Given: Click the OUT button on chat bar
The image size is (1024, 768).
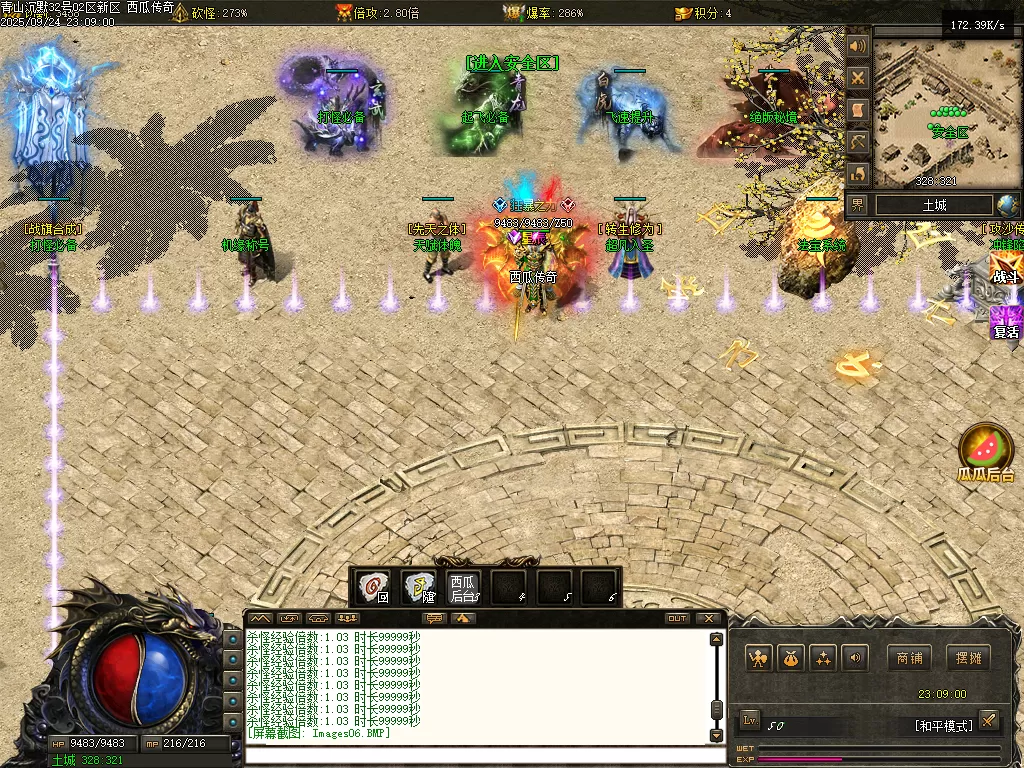Looking at the screenshot, I should point(677,619).
